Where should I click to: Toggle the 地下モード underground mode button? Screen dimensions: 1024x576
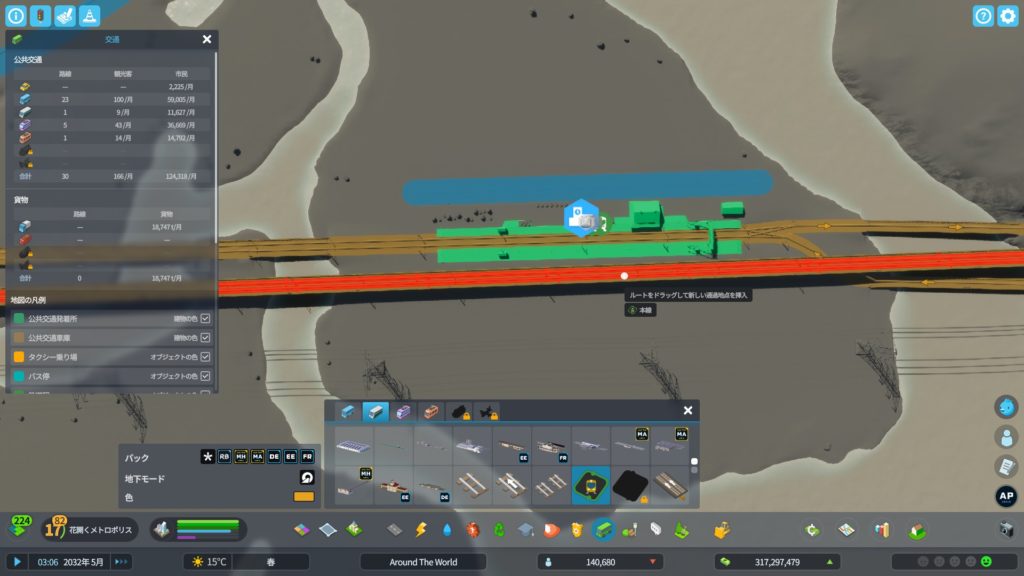point(306,478)
